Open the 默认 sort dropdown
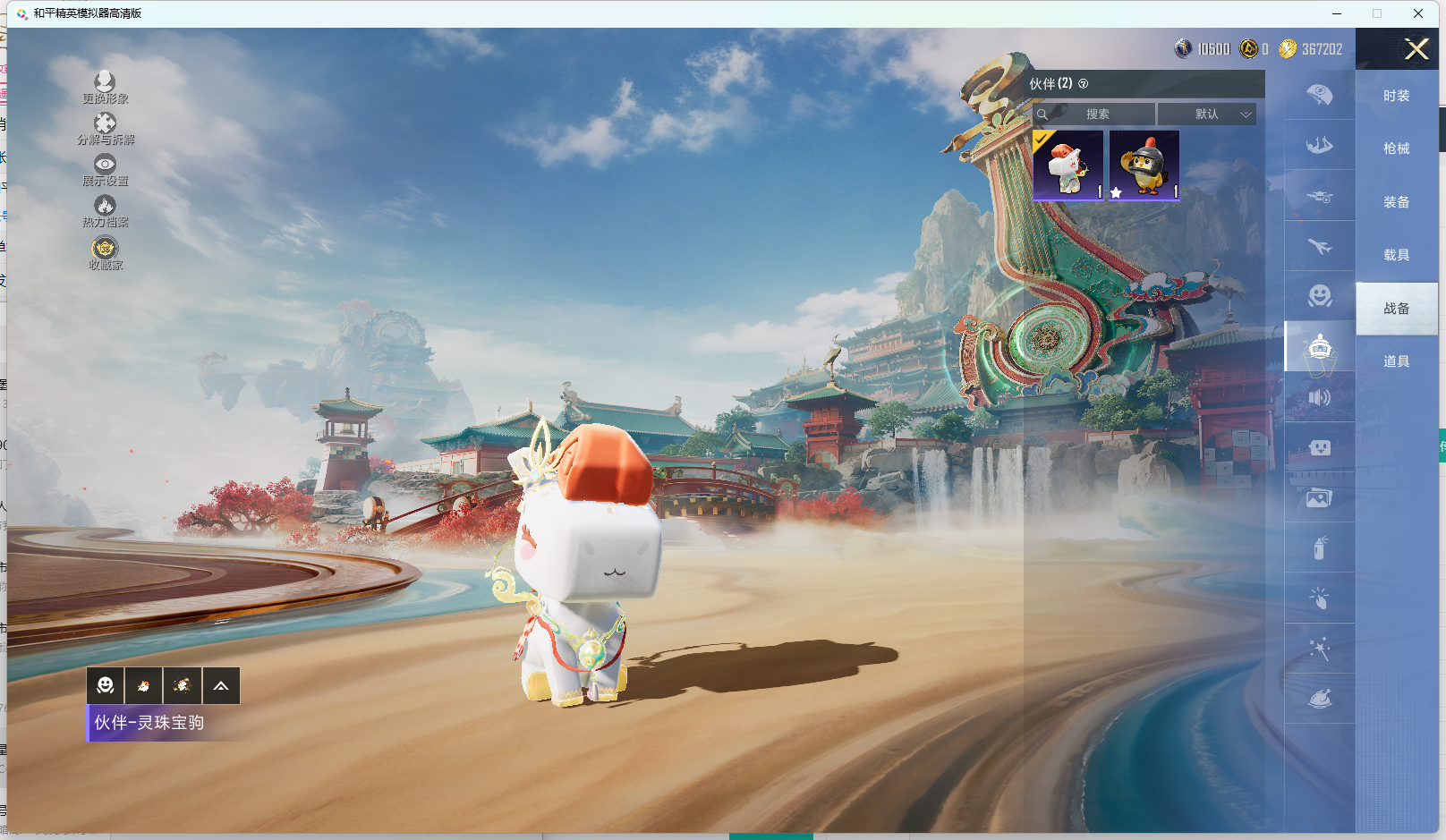 point(1207,115)
